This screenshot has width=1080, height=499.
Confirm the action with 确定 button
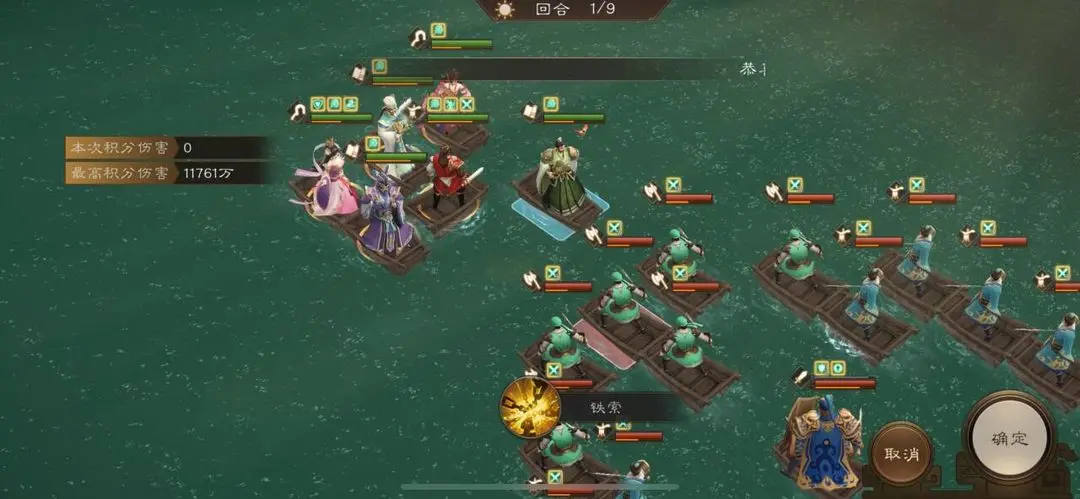[x=1008, y=439]
